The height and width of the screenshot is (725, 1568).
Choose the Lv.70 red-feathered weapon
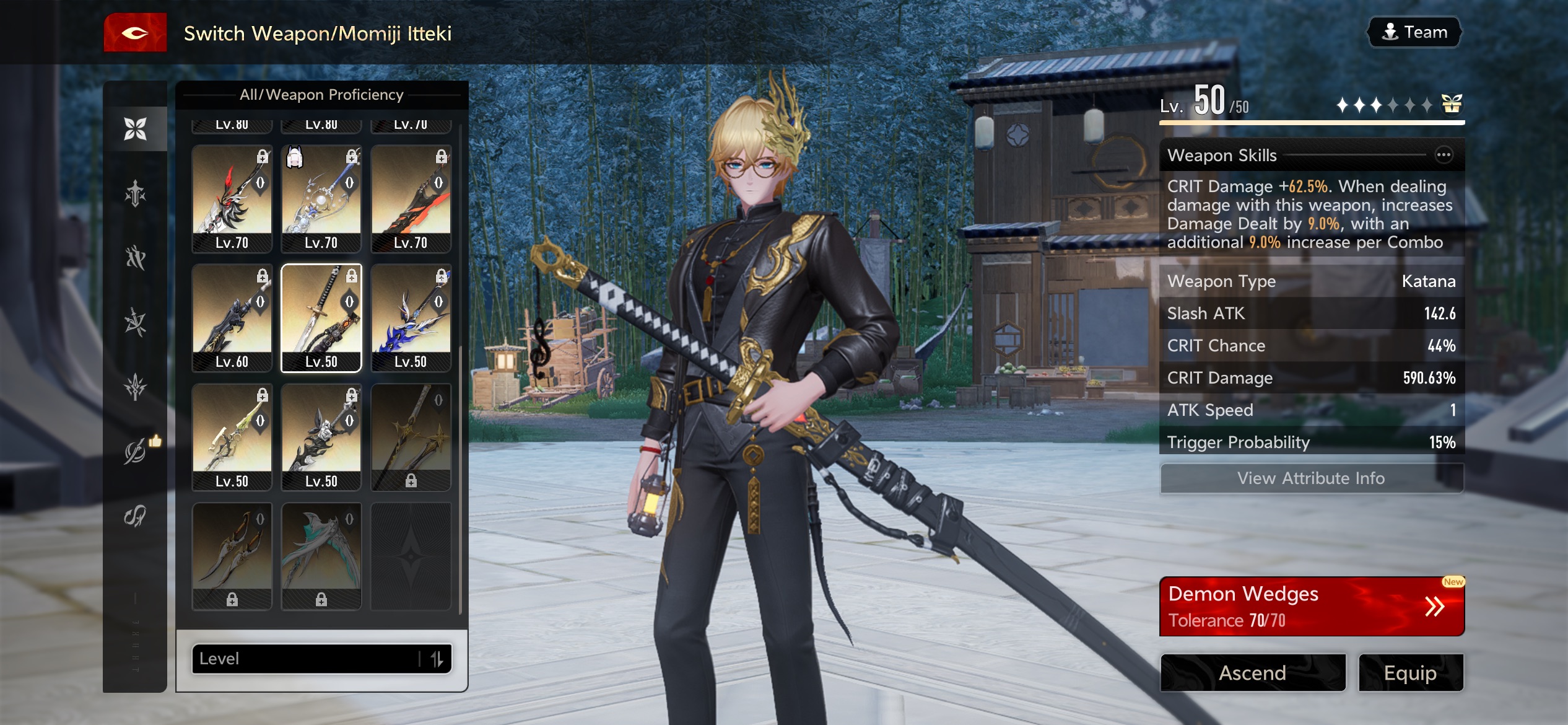232,198
